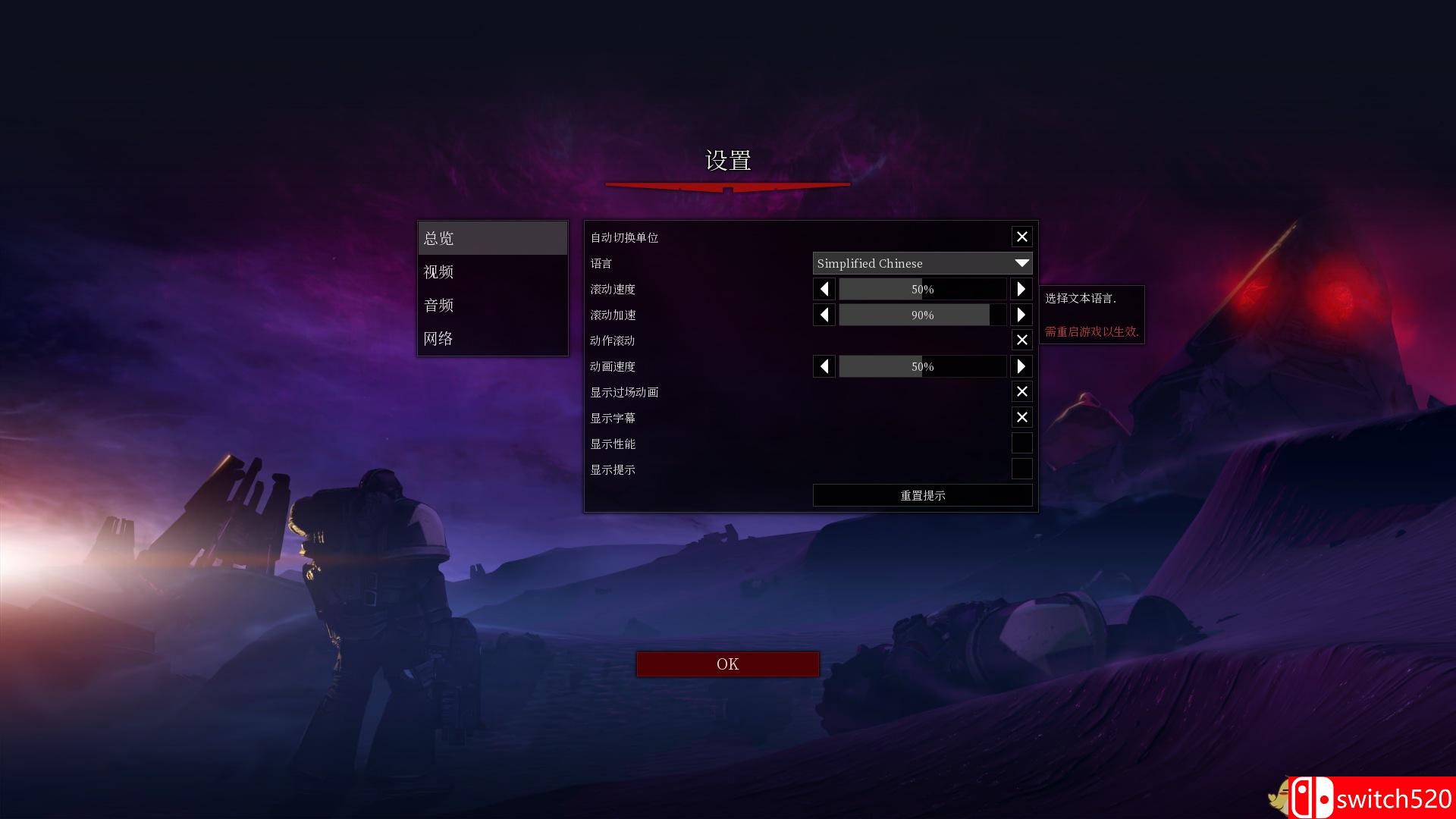1456x819 pixels.
Task: Increase 滚动加速 using the right arrow
Action: [x=1021, y=315]
